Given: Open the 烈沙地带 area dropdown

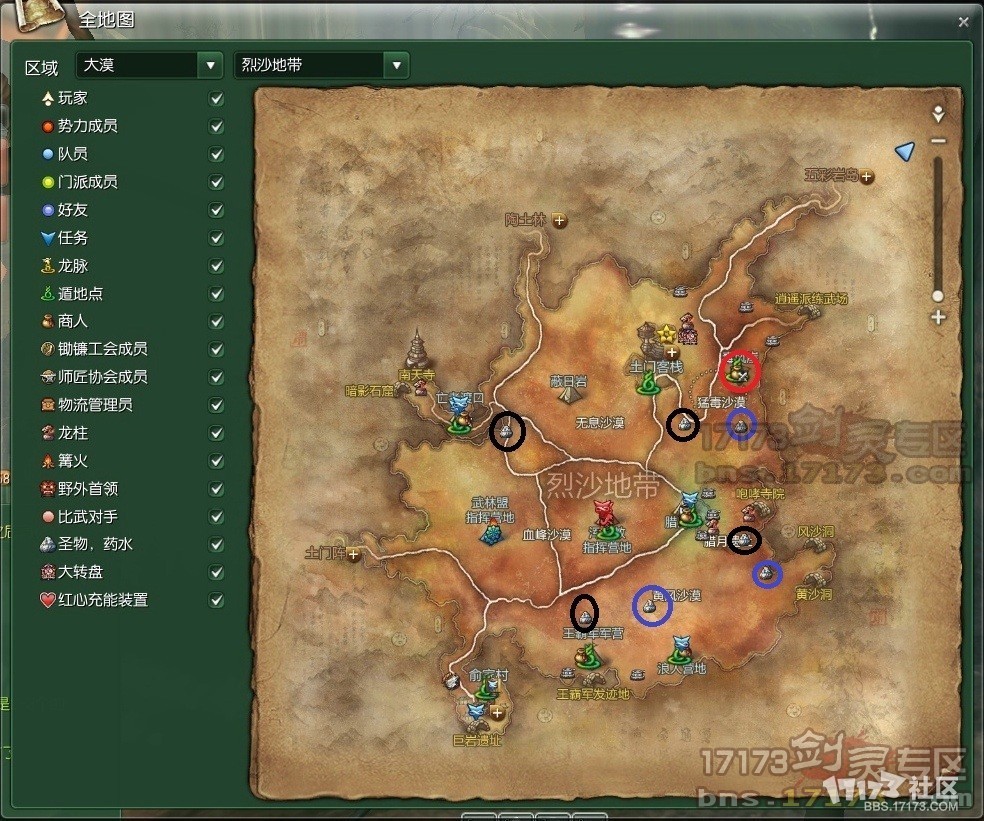Looking at the screenshot, I should click(397, 66).
